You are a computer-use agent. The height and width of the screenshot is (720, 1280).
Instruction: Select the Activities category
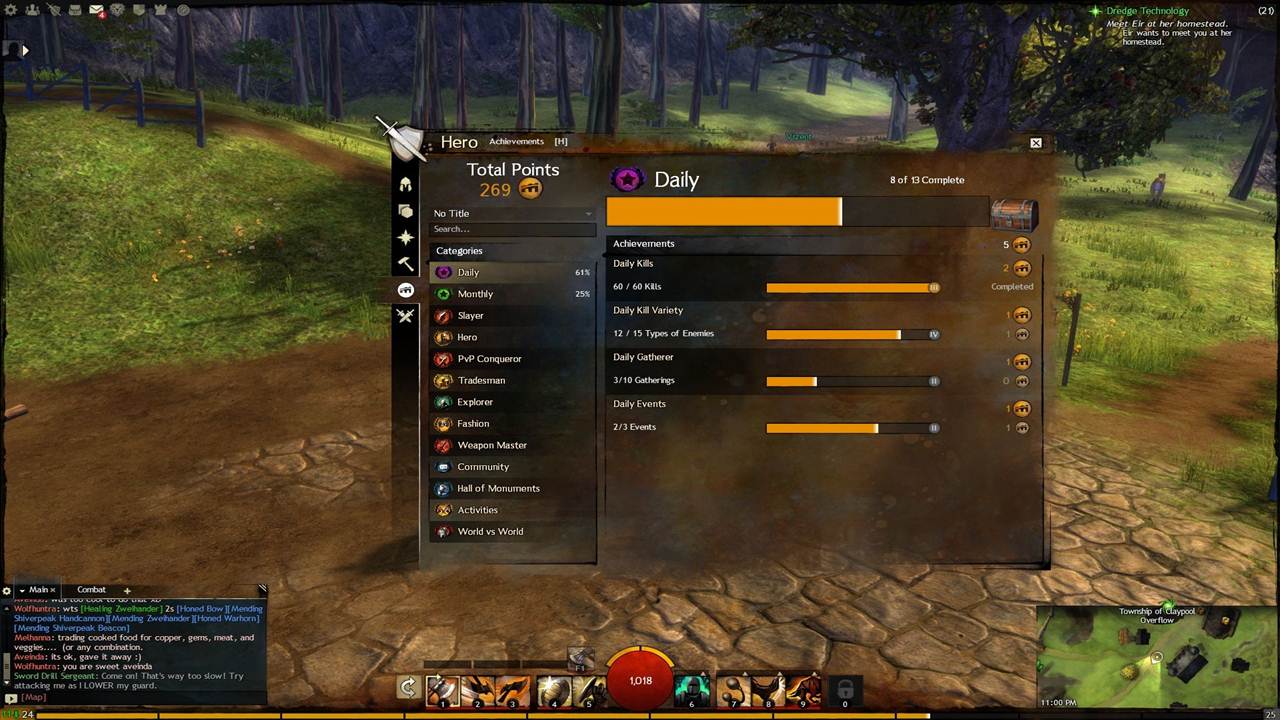477,510
